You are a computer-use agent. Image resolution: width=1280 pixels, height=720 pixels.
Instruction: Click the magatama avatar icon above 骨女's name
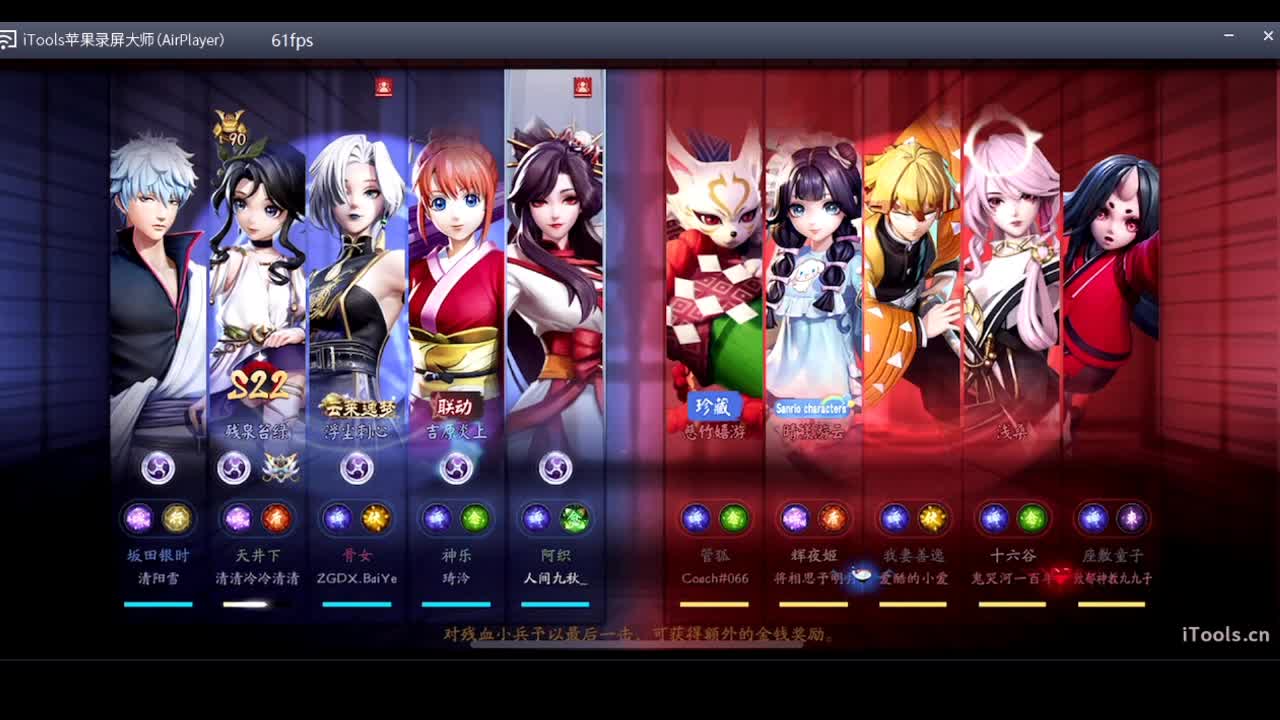[x=357, y=468]
